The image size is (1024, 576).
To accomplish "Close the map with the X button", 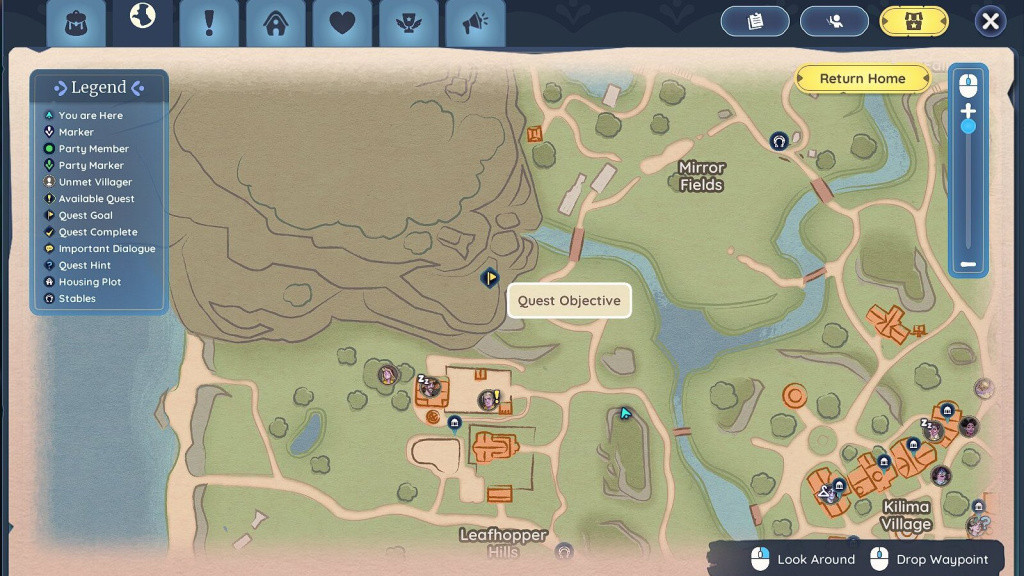I will (x=990, y=21).
